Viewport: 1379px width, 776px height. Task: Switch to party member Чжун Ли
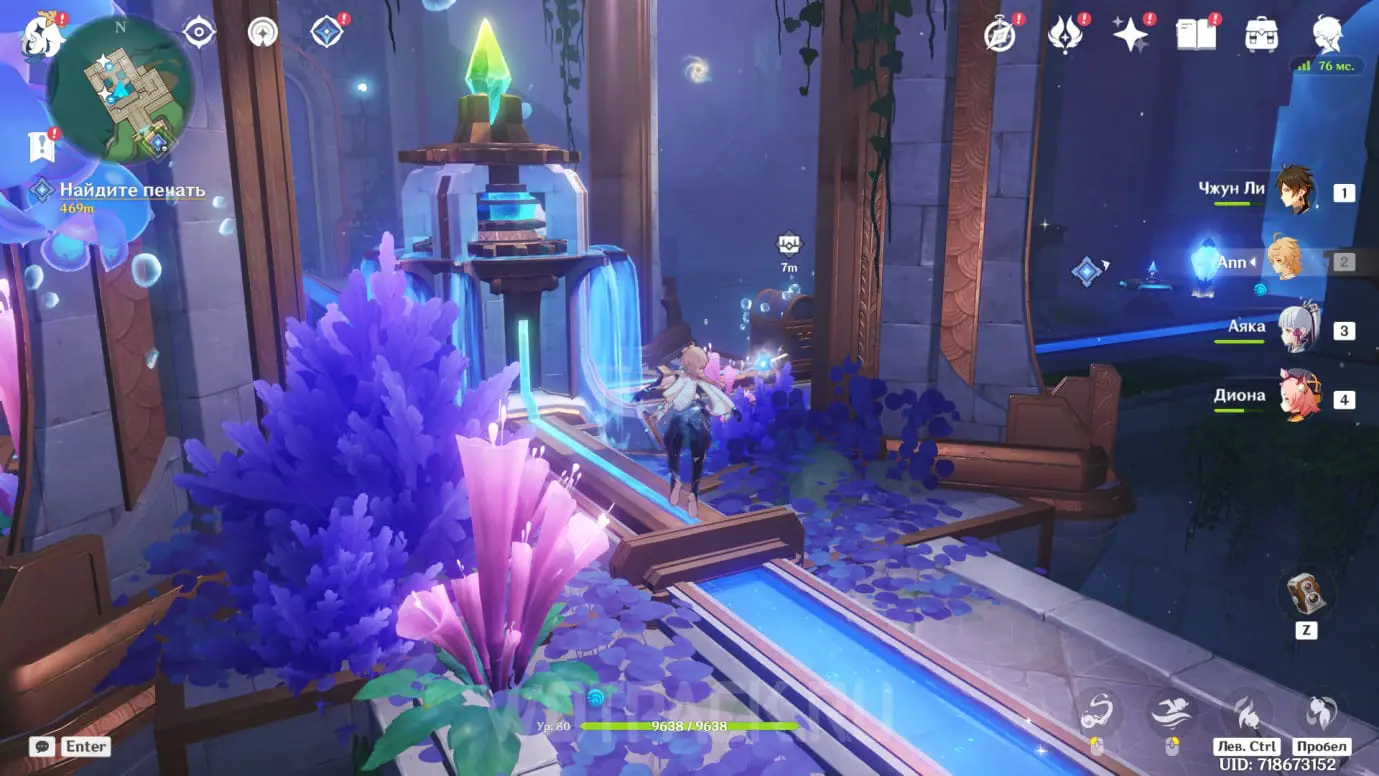pos(1295,190)
